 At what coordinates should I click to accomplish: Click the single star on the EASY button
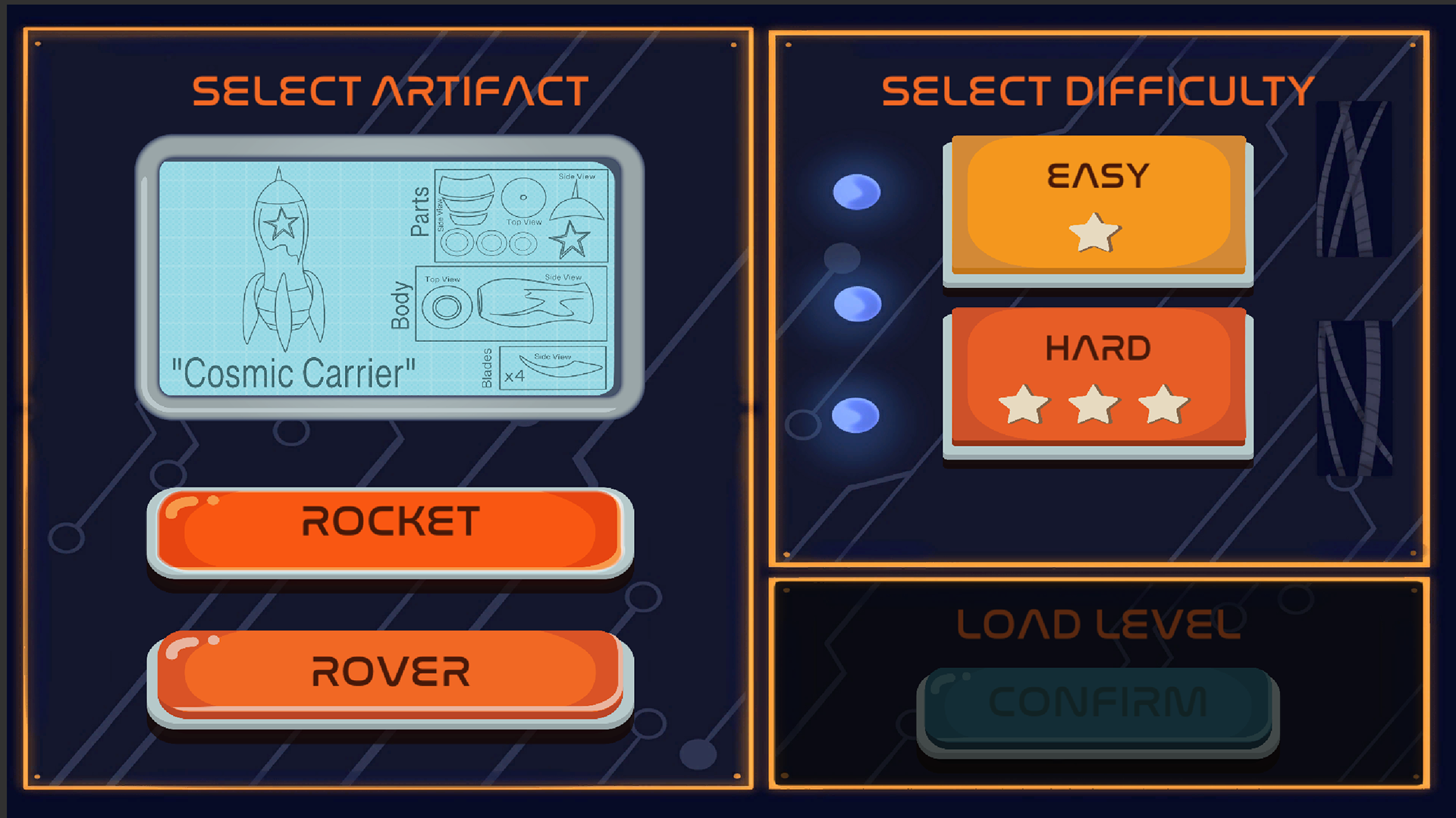(x=1097, y=233)
